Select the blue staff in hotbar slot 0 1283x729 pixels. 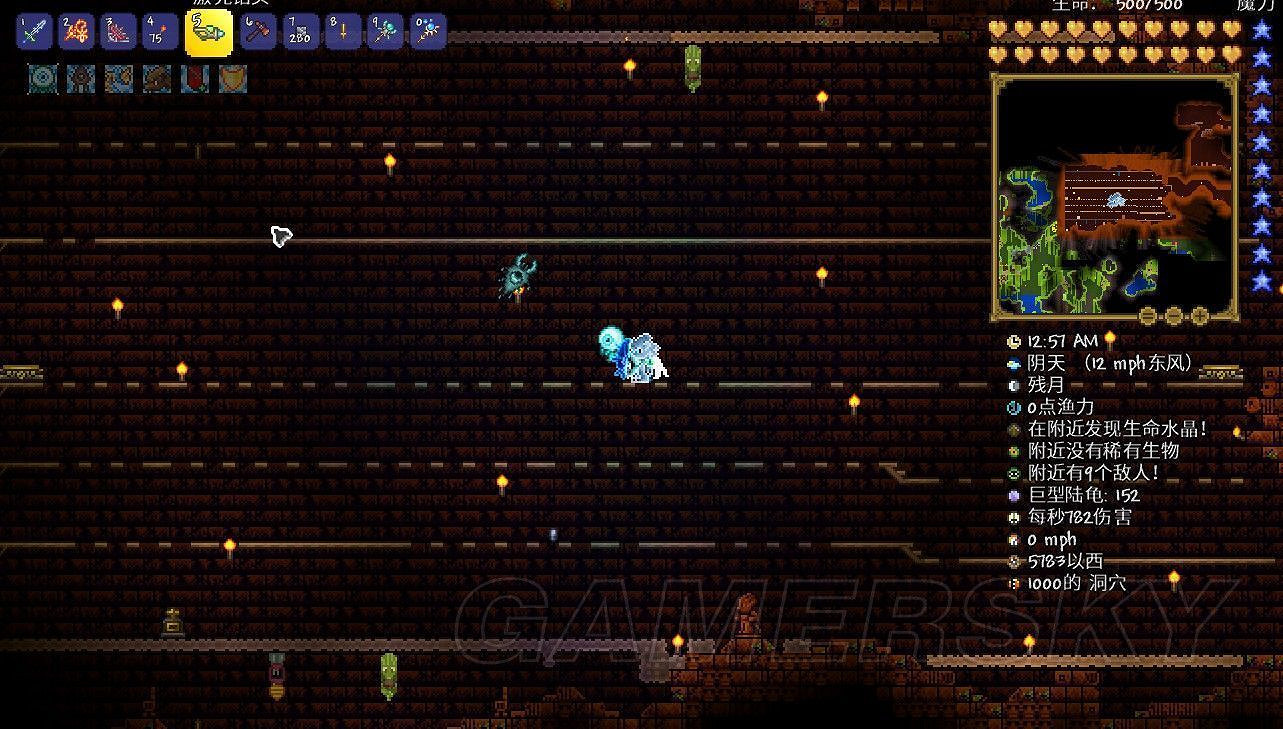pos(427,31)
